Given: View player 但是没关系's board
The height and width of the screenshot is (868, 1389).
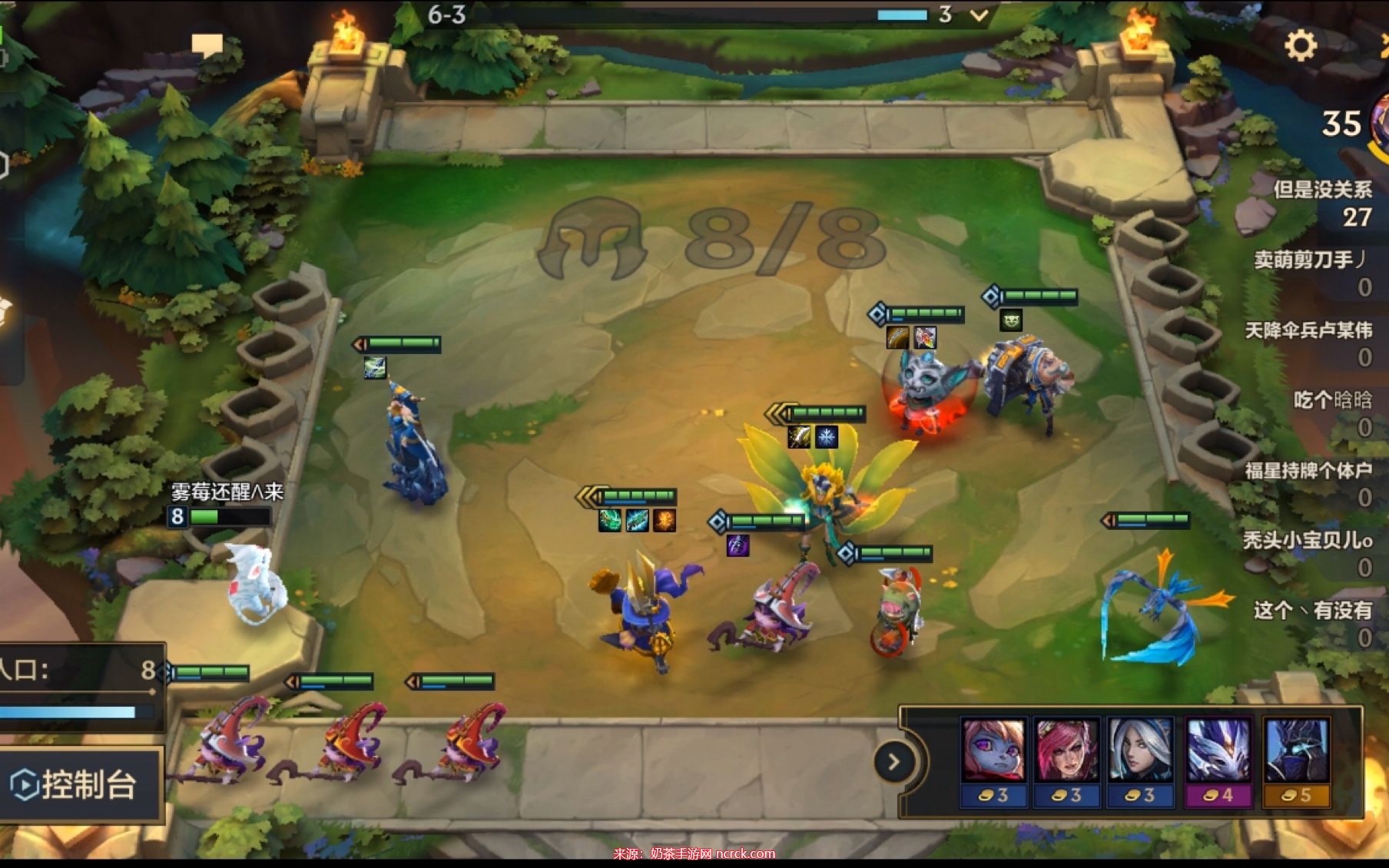Looking at the screenshot, I should point(1323,203).
